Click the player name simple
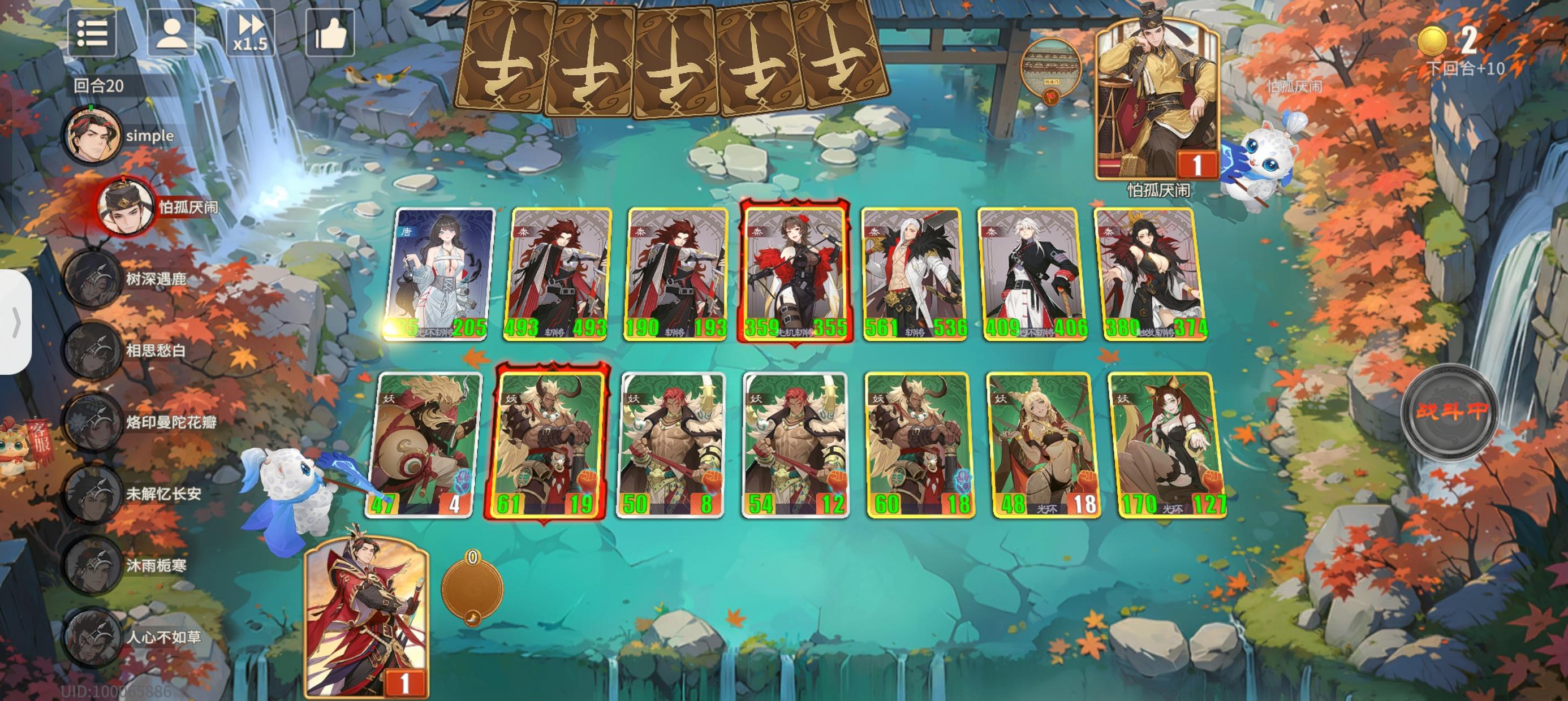1568x701 pixels. 149,136
